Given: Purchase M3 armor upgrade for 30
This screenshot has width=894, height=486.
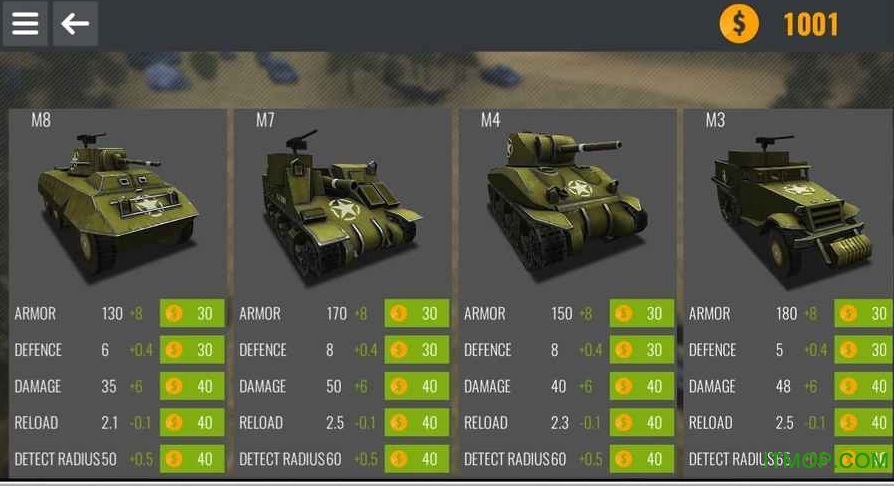Looking at the screenshot, I should 864,313.
